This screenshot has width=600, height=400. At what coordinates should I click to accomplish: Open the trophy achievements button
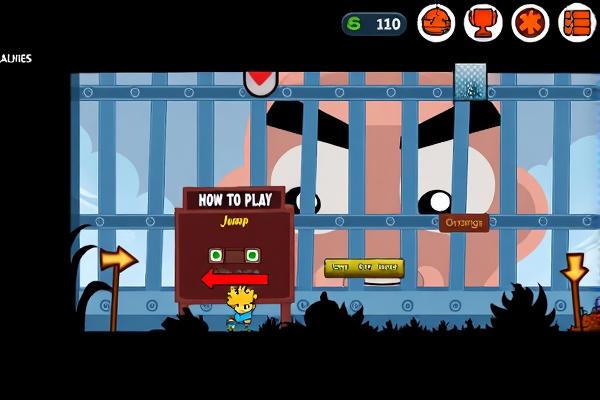pyautogui.click(x=483, y=22)
